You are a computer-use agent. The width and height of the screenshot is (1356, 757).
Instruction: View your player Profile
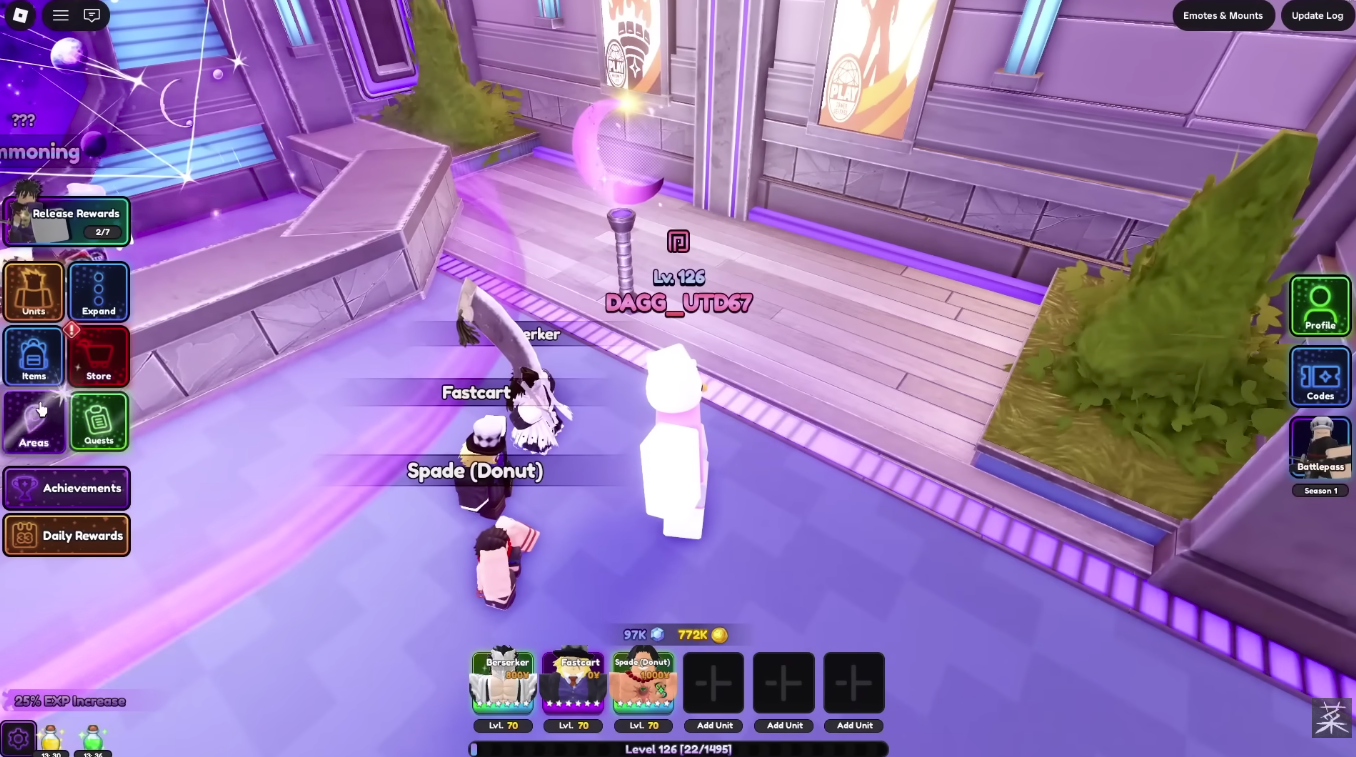point(1320,305)
